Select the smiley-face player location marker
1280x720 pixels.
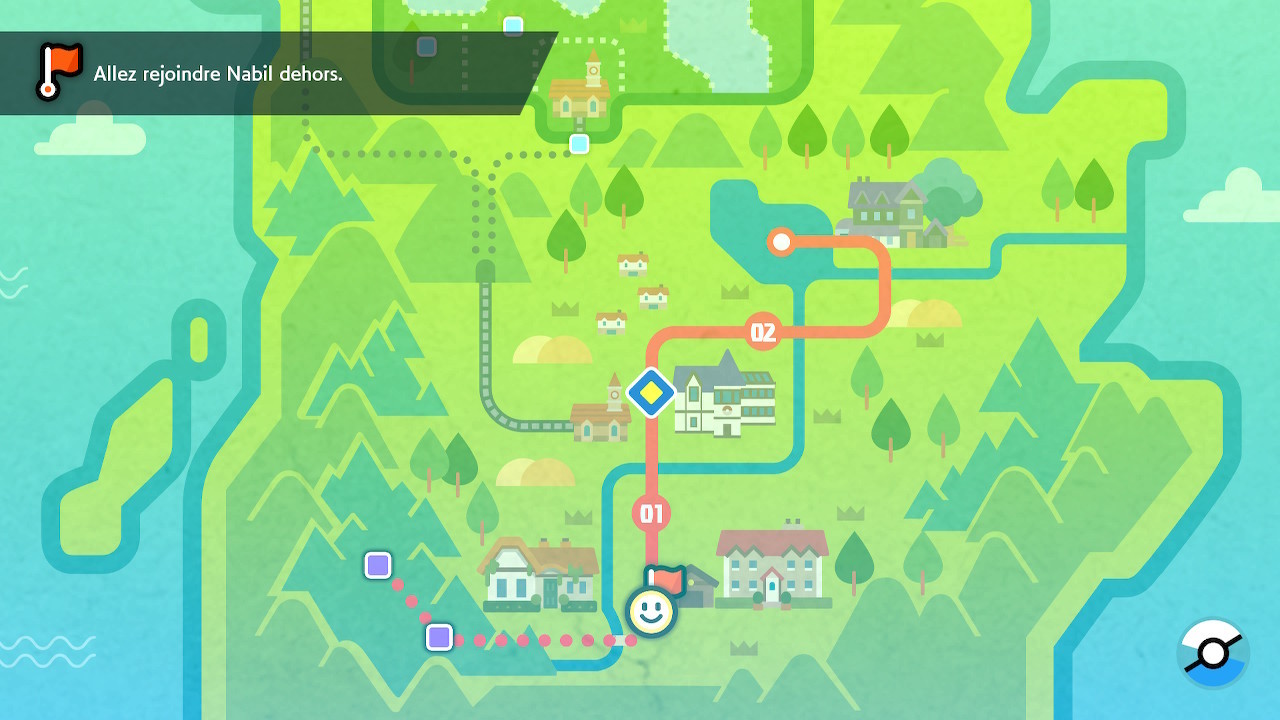coord(650,610)
